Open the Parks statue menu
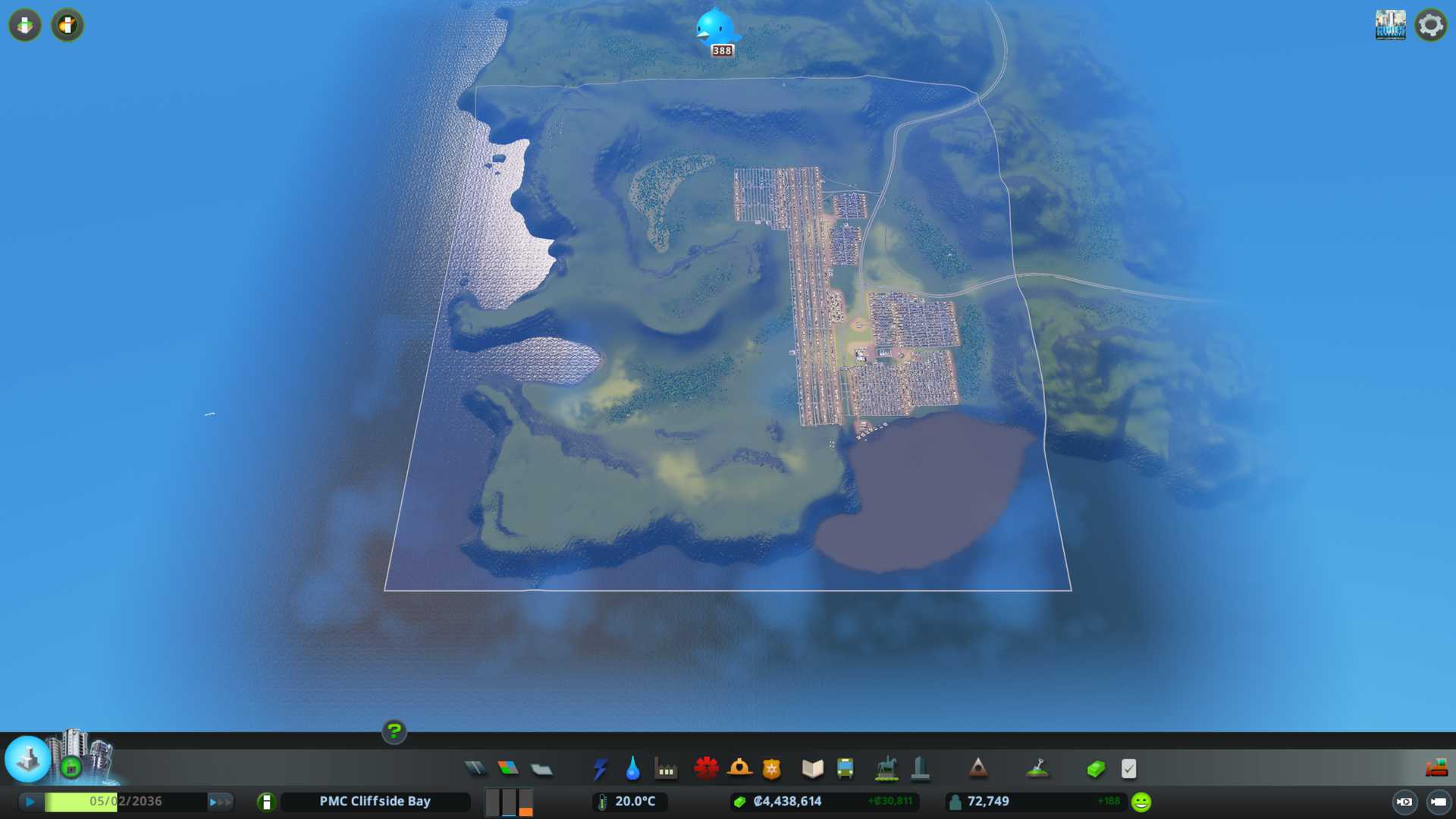The height and width of the screenshot is (819, 1456). [x=886, y=769]
